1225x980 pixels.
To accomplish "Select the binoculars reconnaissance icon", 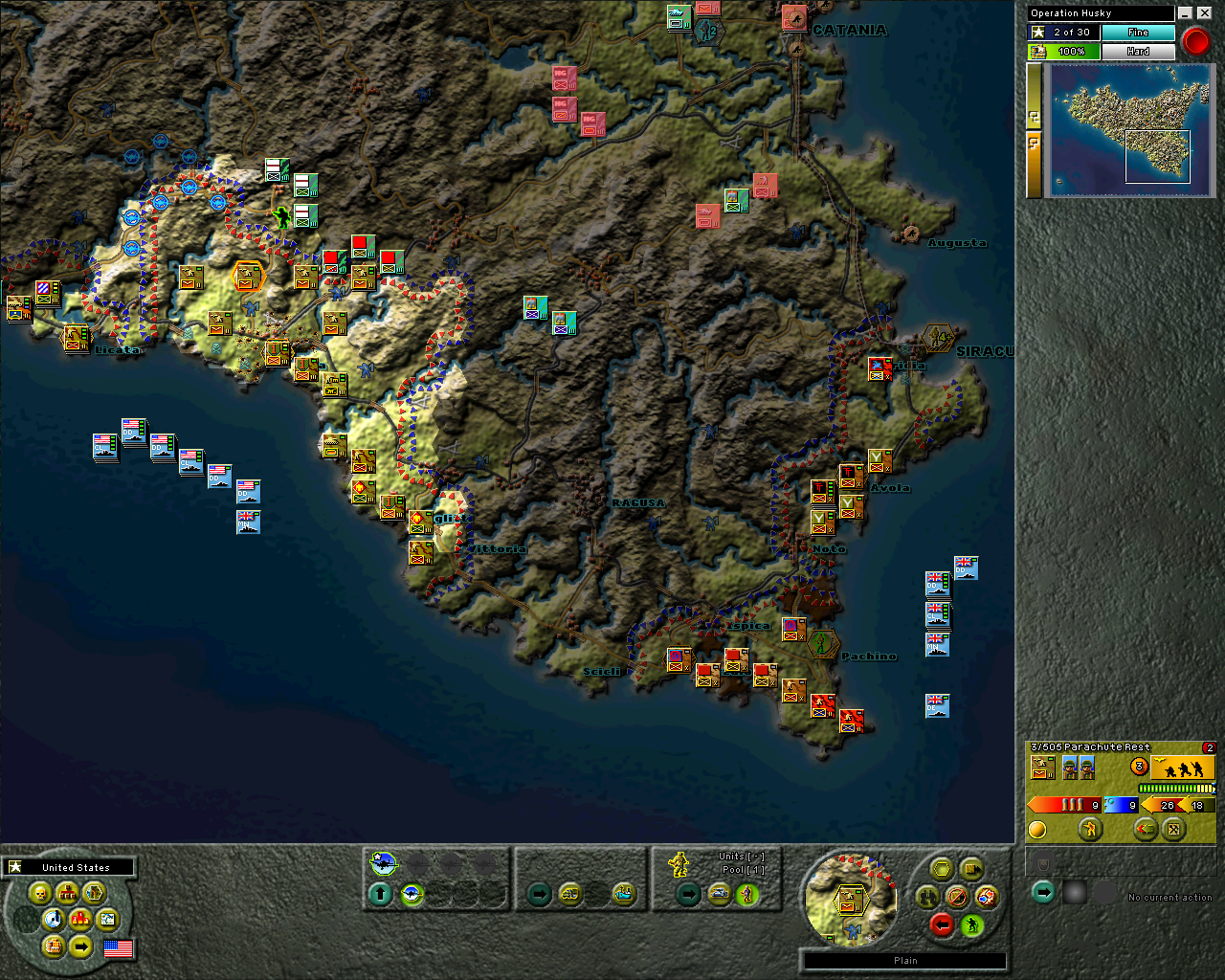I will tap(927, 897).
